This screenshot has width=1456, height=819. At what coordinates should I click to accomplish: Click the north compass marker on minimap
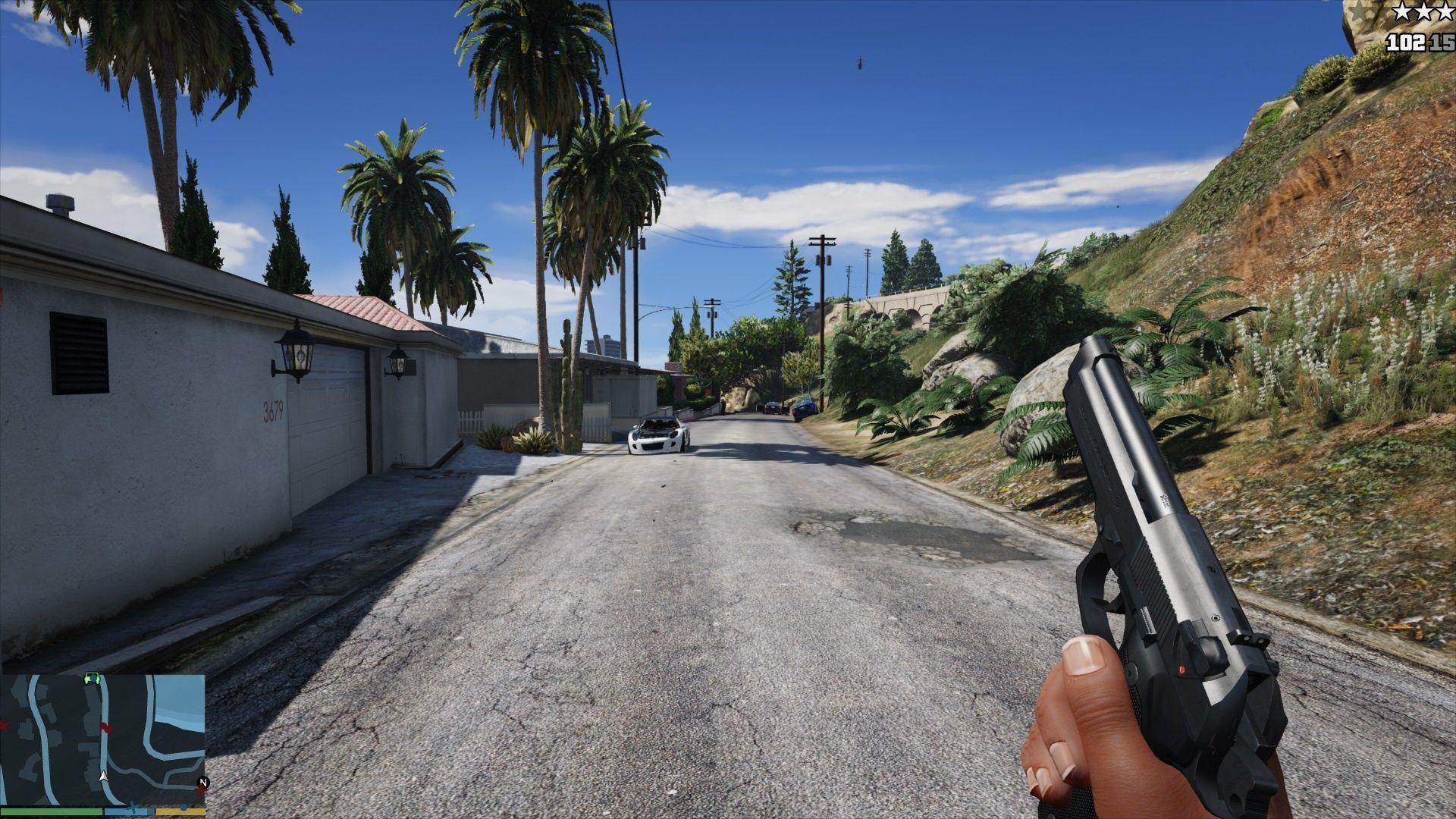click(202, 782)
